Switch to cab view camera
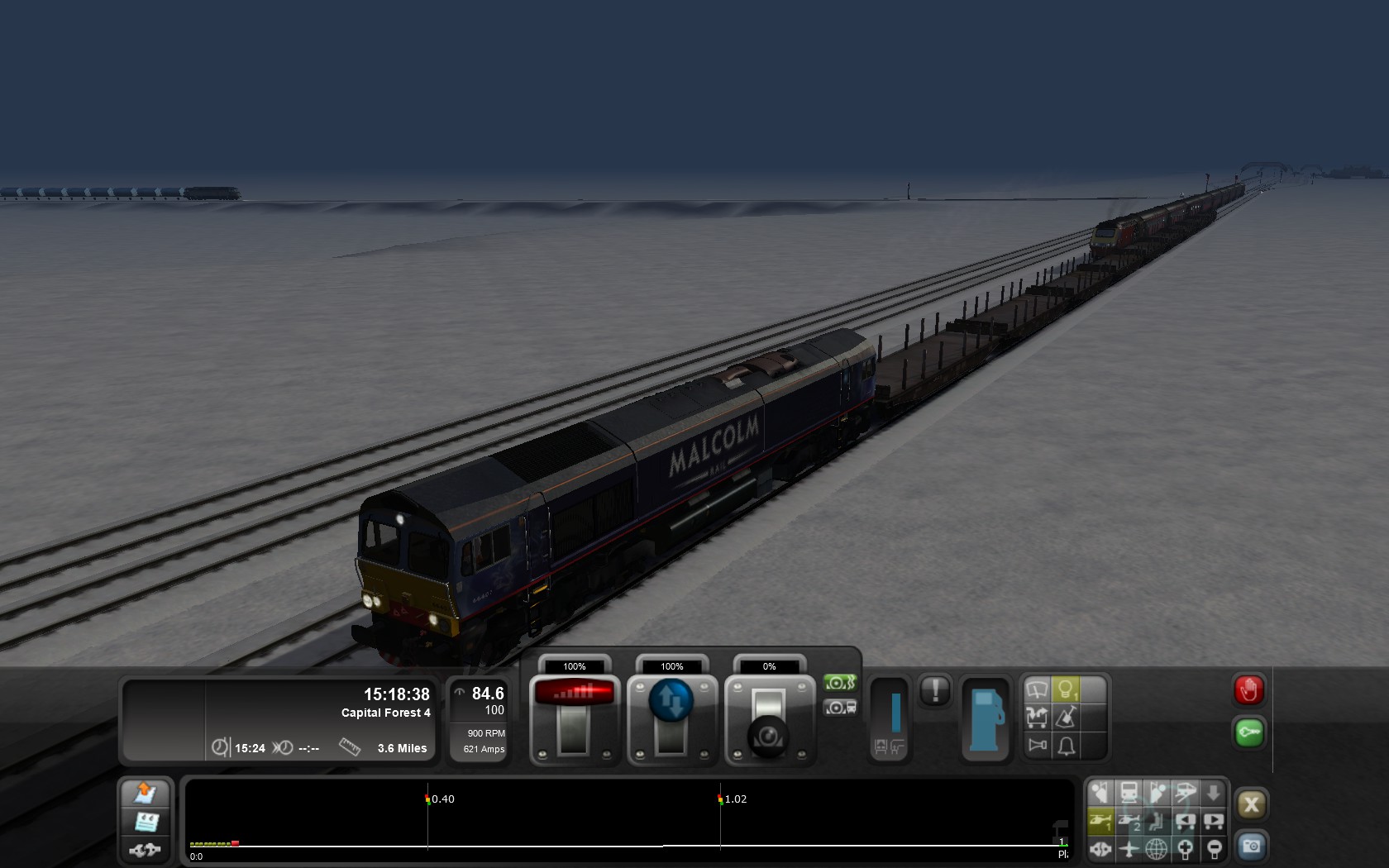Screen dimensions: 1389x868 point(1129,793)
